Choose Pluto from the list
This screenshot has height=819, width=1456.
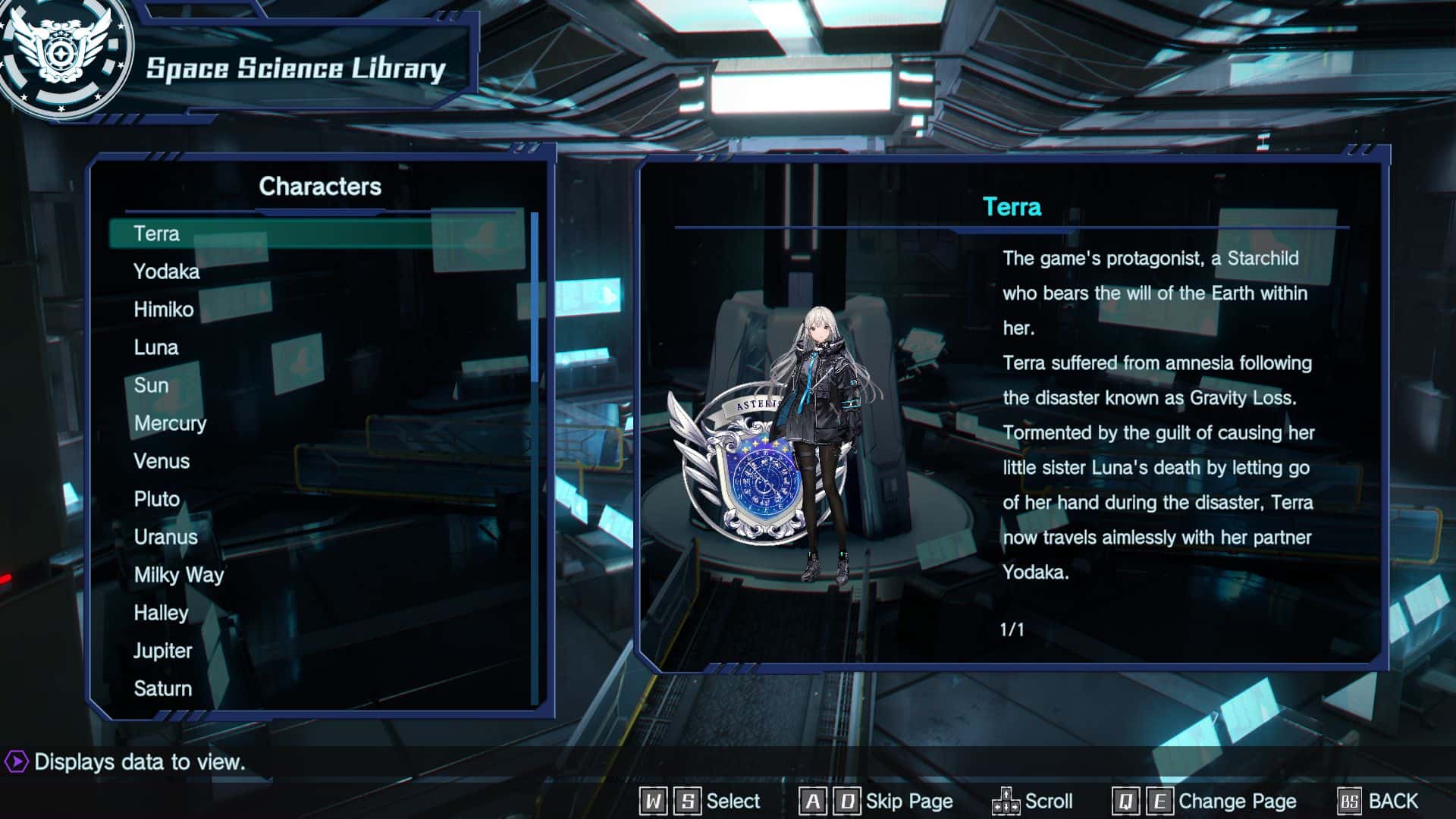click(x=157, y=499)
